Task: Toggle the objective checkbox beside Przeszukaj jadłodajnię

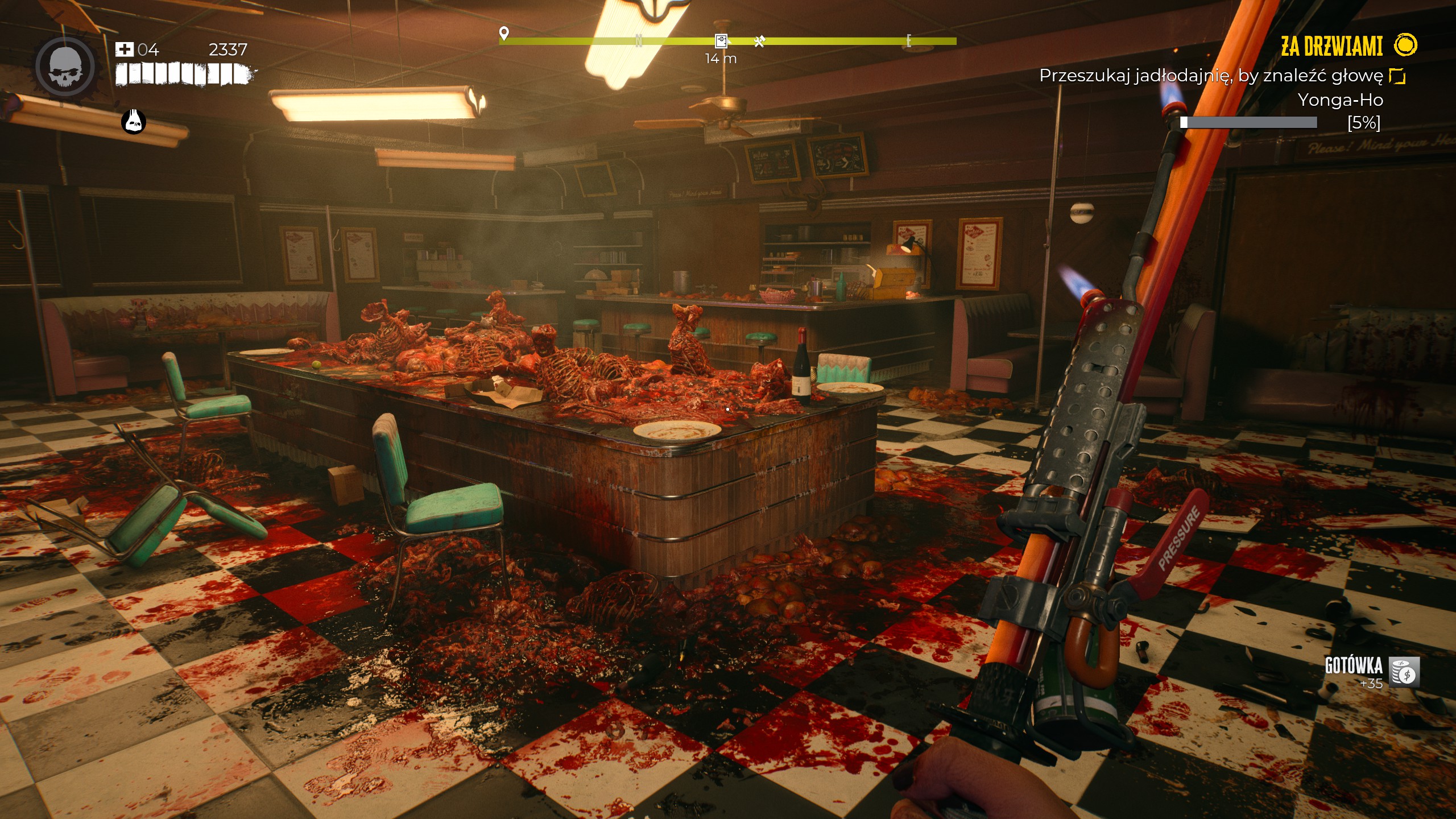Action: click(1397, 76)
